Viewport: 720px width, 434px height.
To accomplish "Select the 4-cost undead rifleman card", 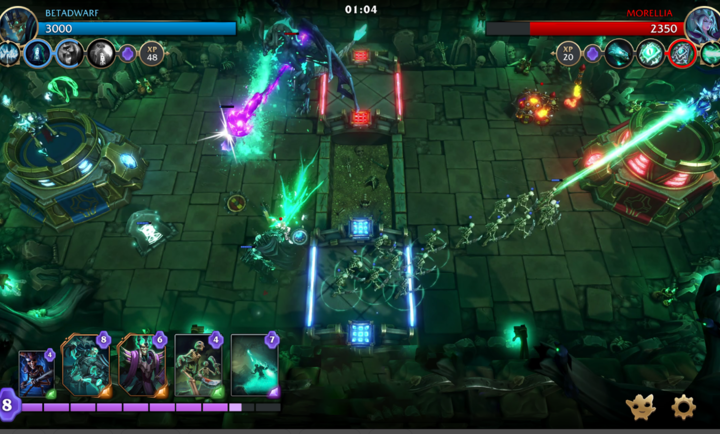I will [x=36, y=372].
